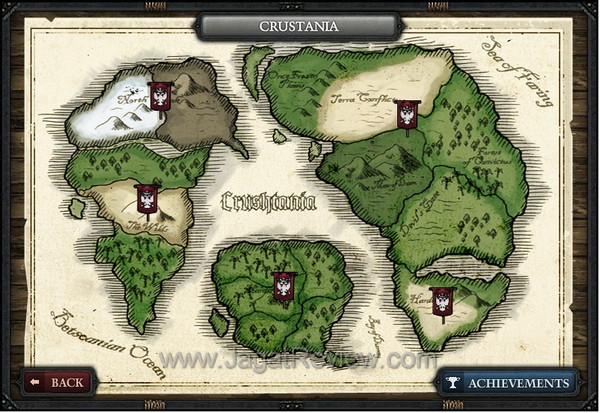Screen dimensions: 600x413
Task: Select the southeastern desert banner marker
Action: click(x=442, y=300)
